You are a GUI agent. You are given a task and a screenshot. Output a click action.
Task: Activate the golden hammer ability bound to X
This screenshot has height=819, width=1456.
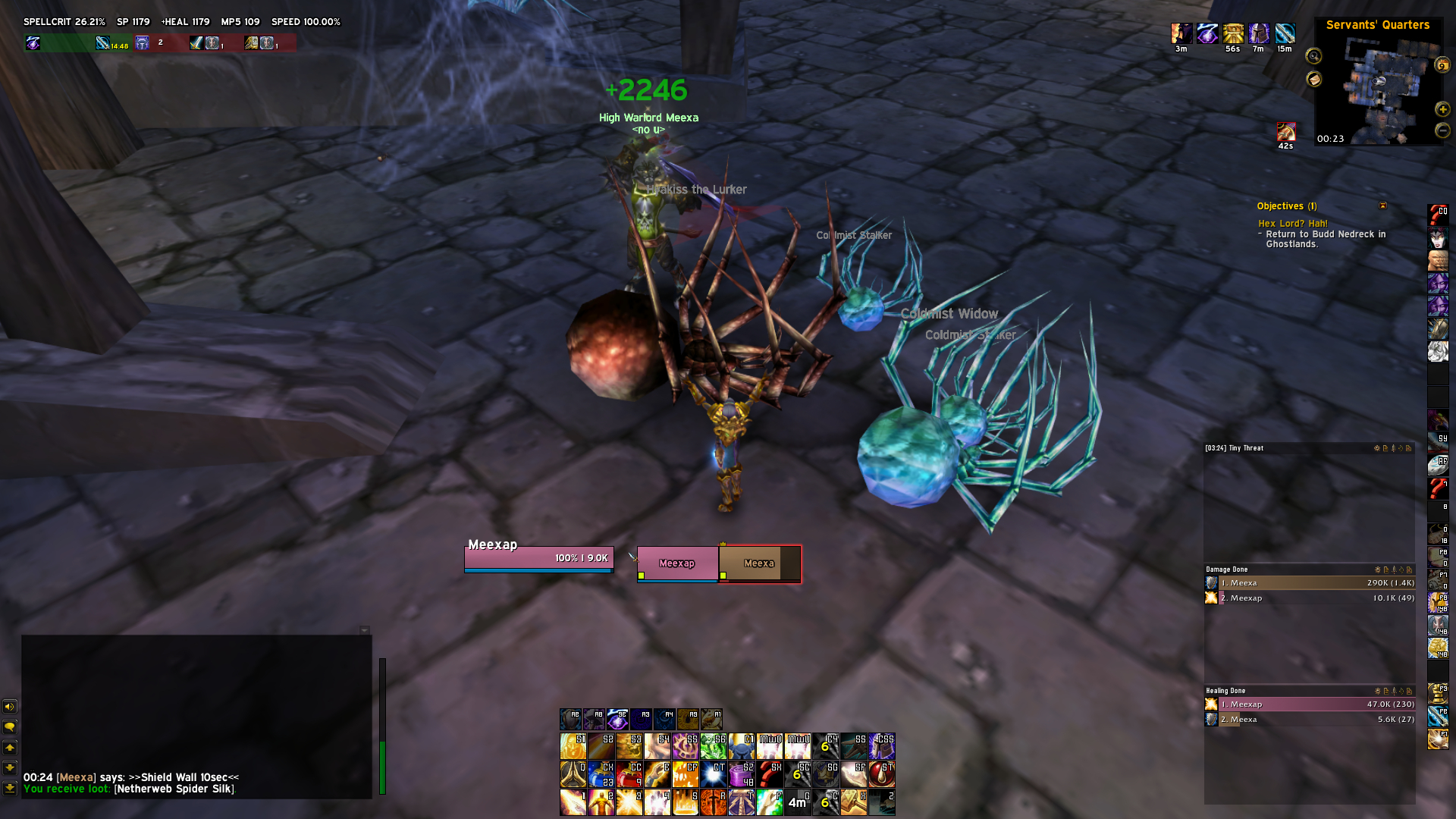[x=853, y=802]
